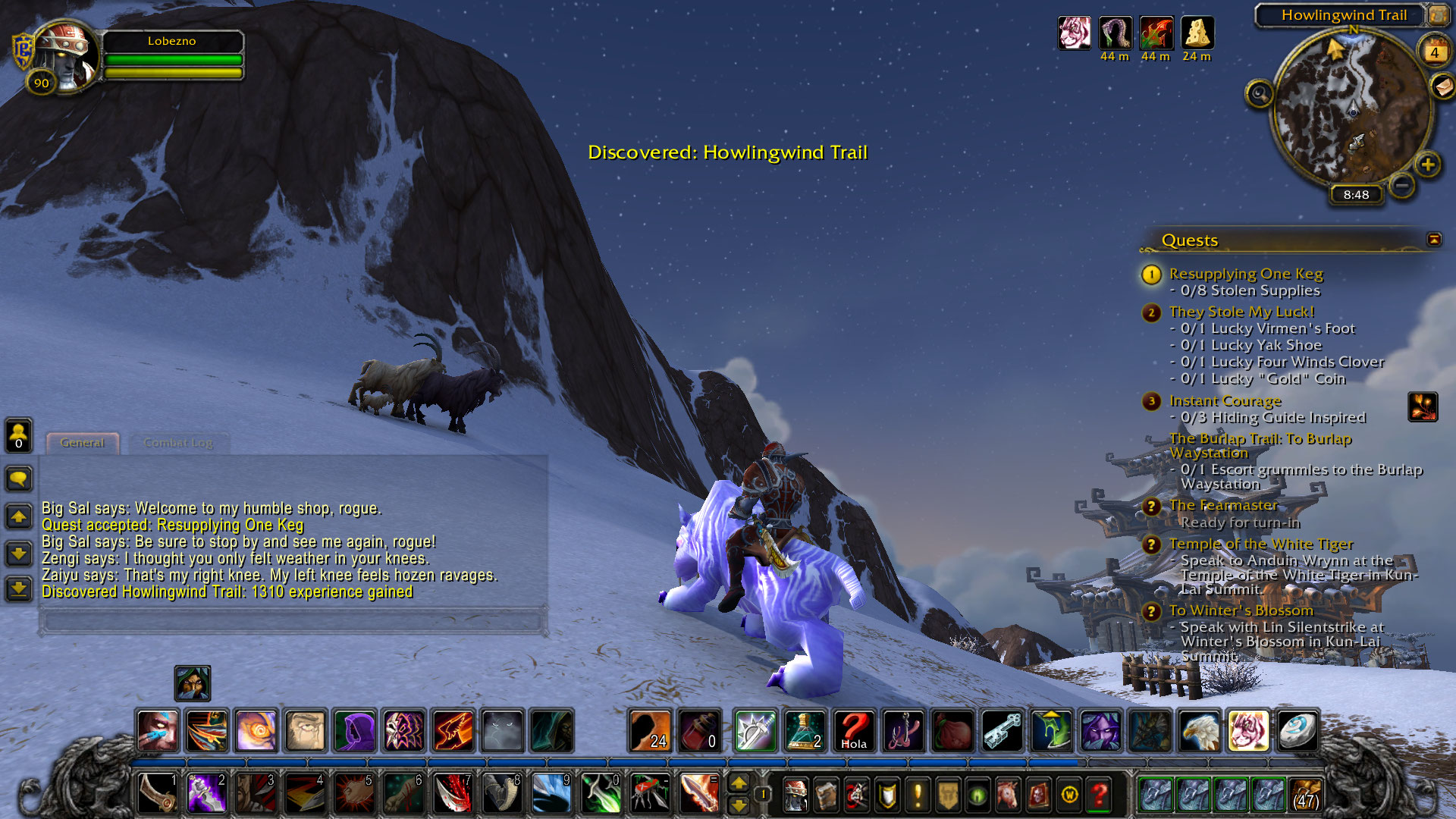
Task: Open the spellbook micro button
Action: [x=826, y=795]
